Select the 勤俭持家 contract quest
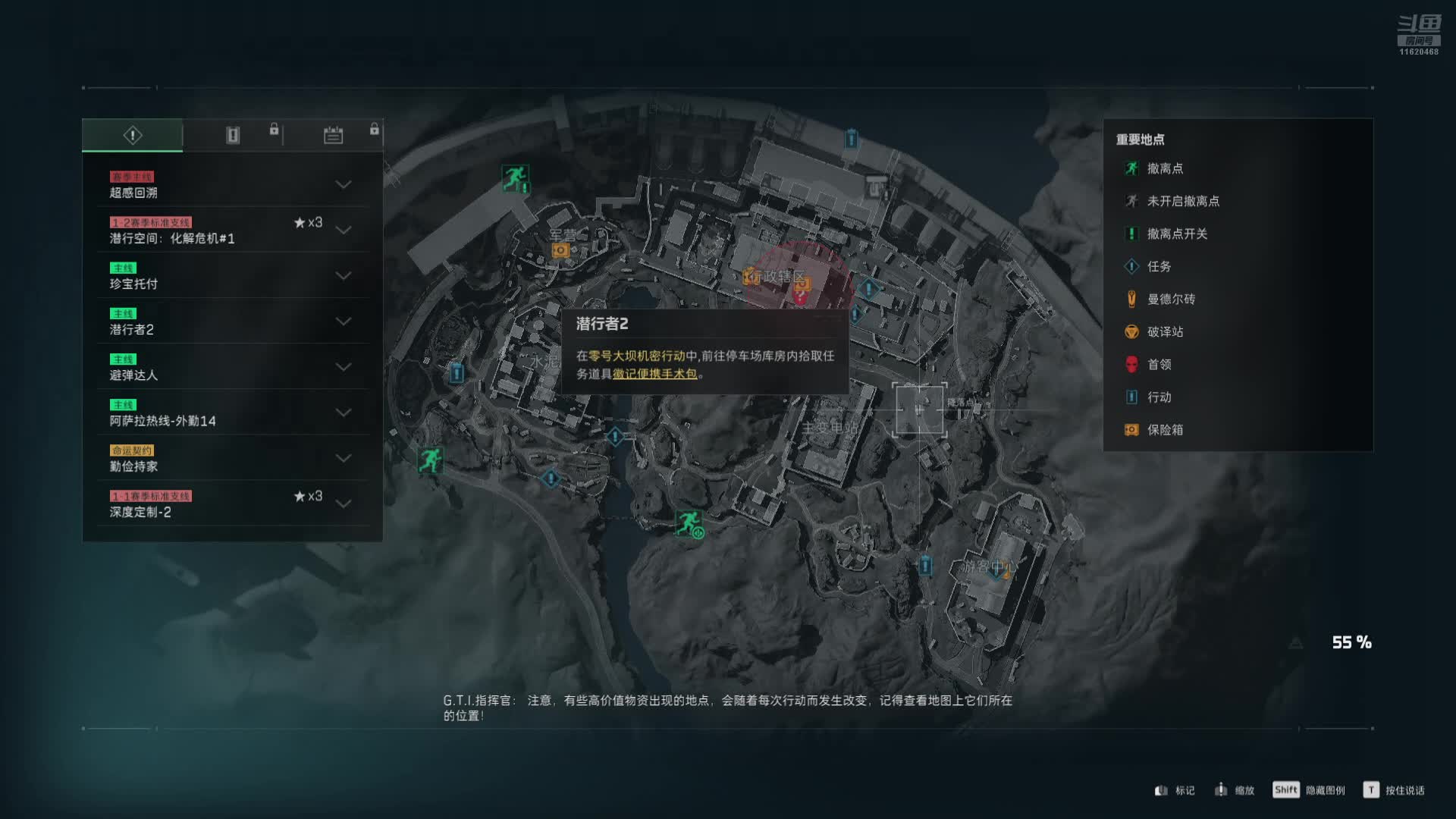The width and height of the screenshot is (1456, 819). (x=227, y=458)
